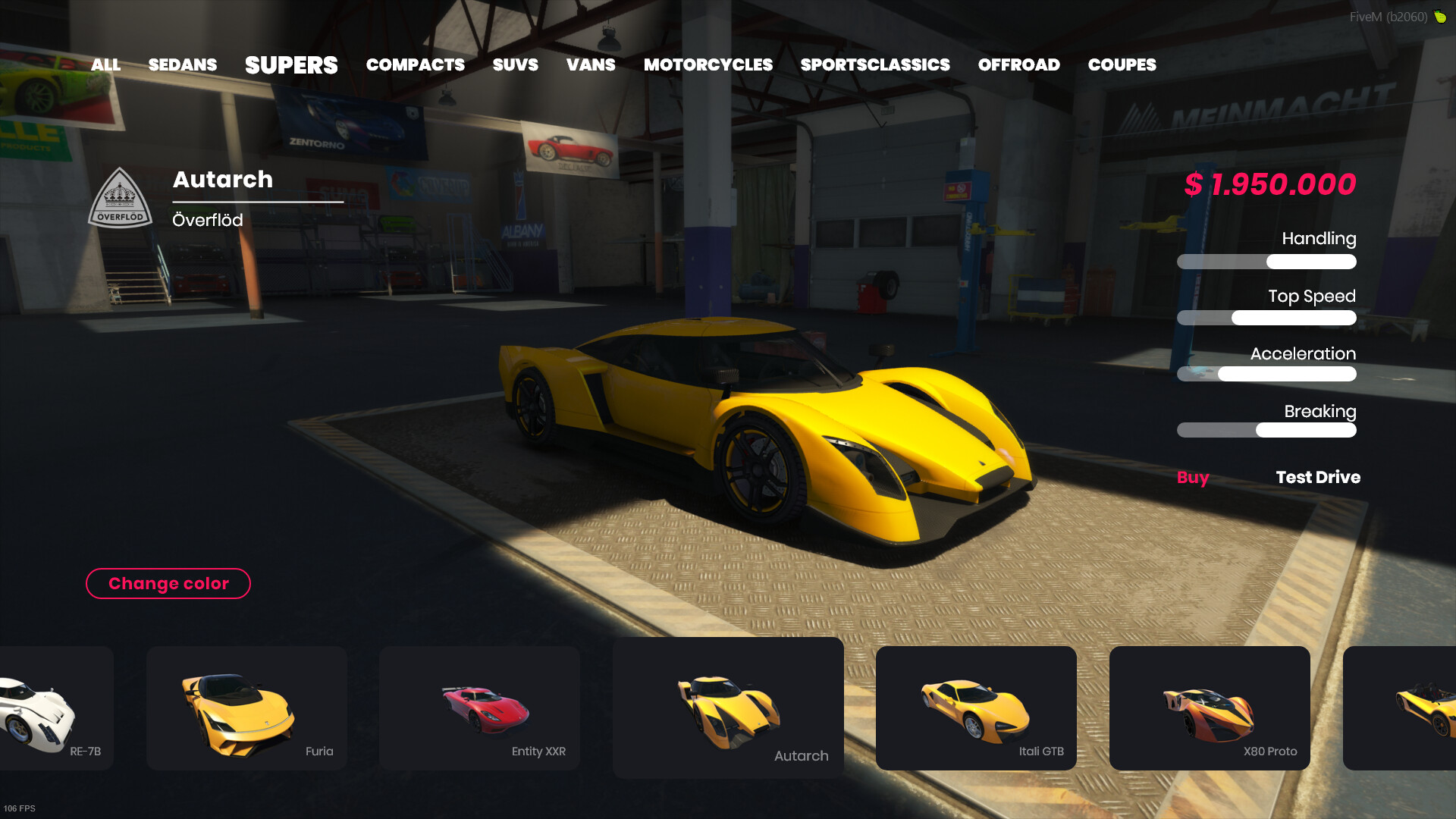1456x819 pixels.
Task: Click the Acceleration stat bar
Action: pyautogui.click(x=1266, y=374)
